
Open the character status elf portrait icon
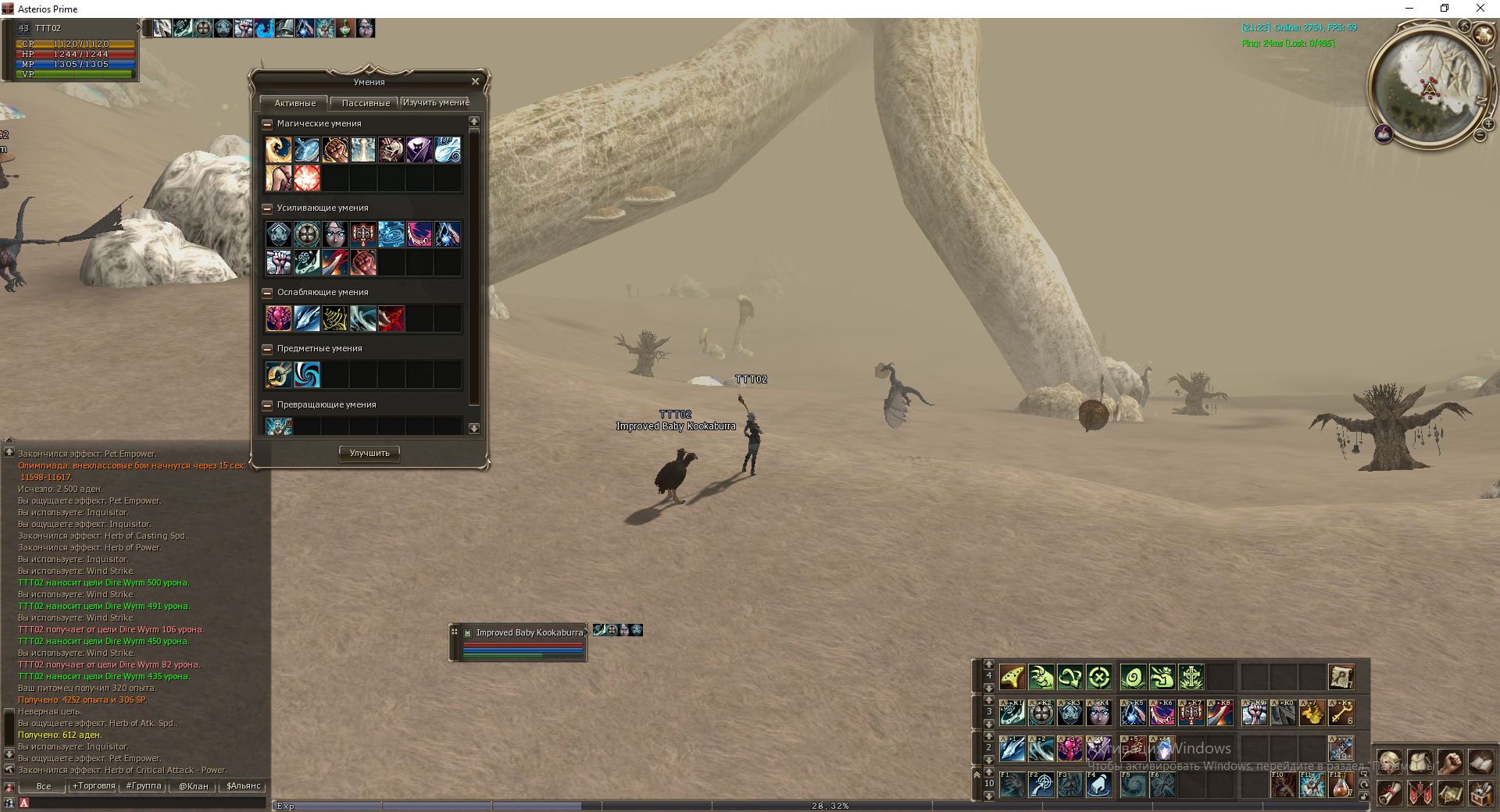[1389, 762]
